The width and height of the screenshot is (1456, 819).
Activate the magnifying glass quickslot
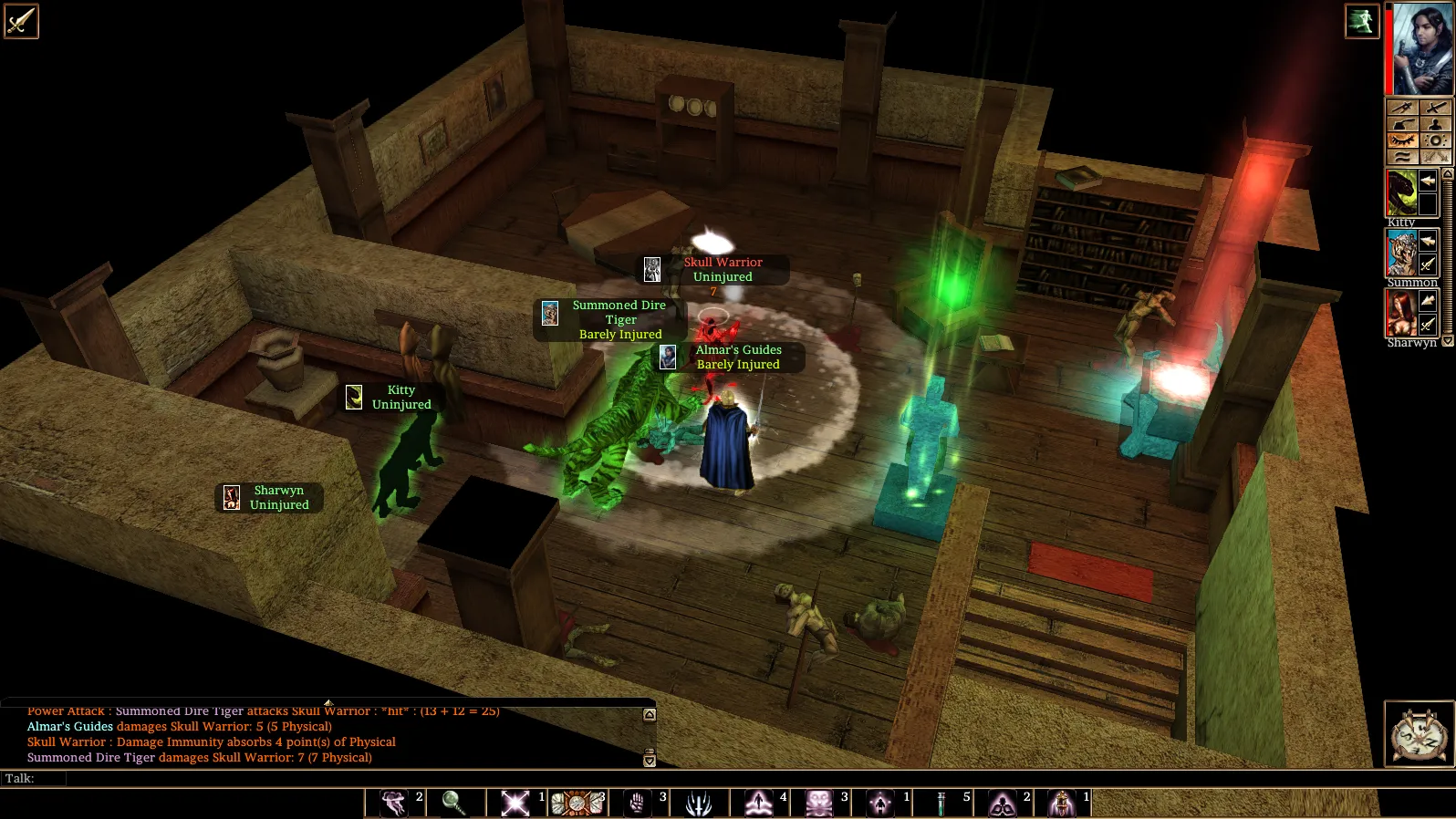(453, 803)
